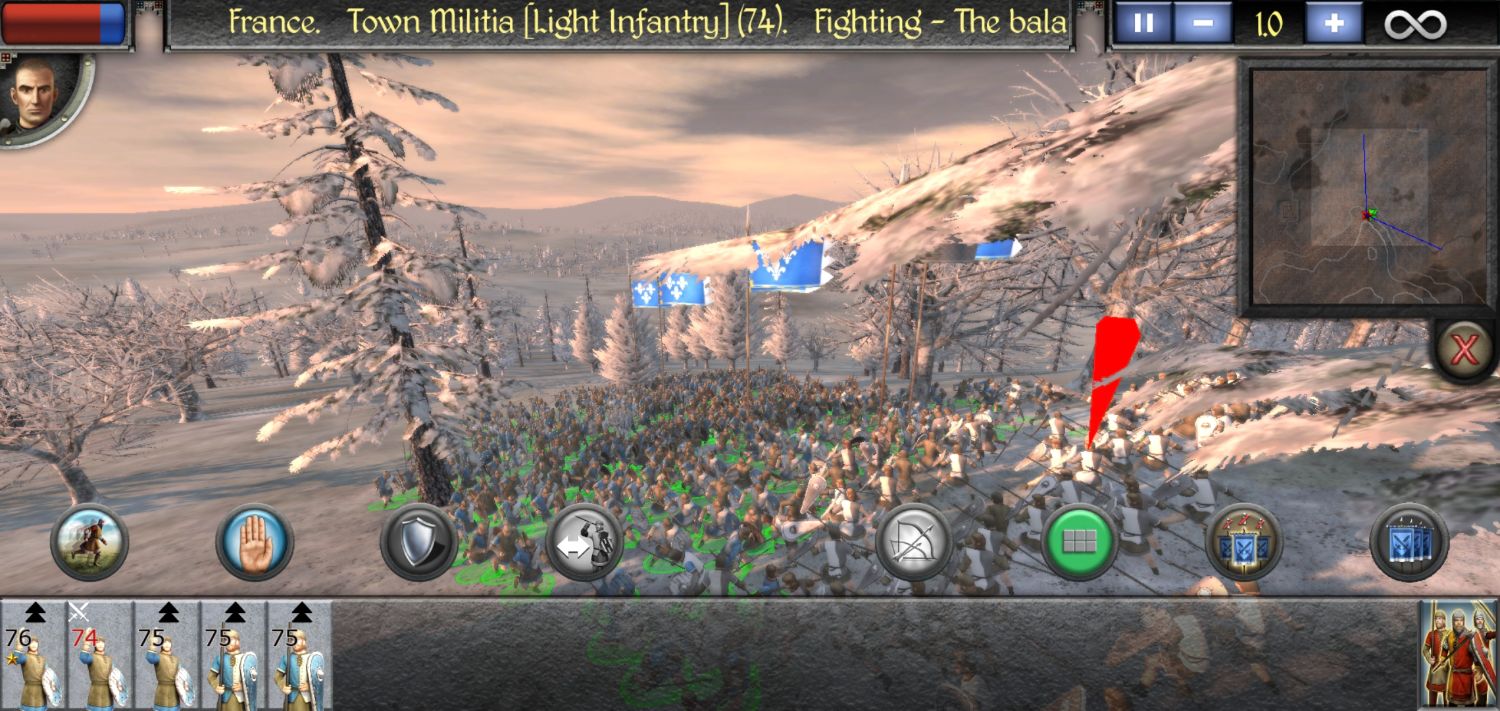Toggle the run command icon

[x=89, y=543]
